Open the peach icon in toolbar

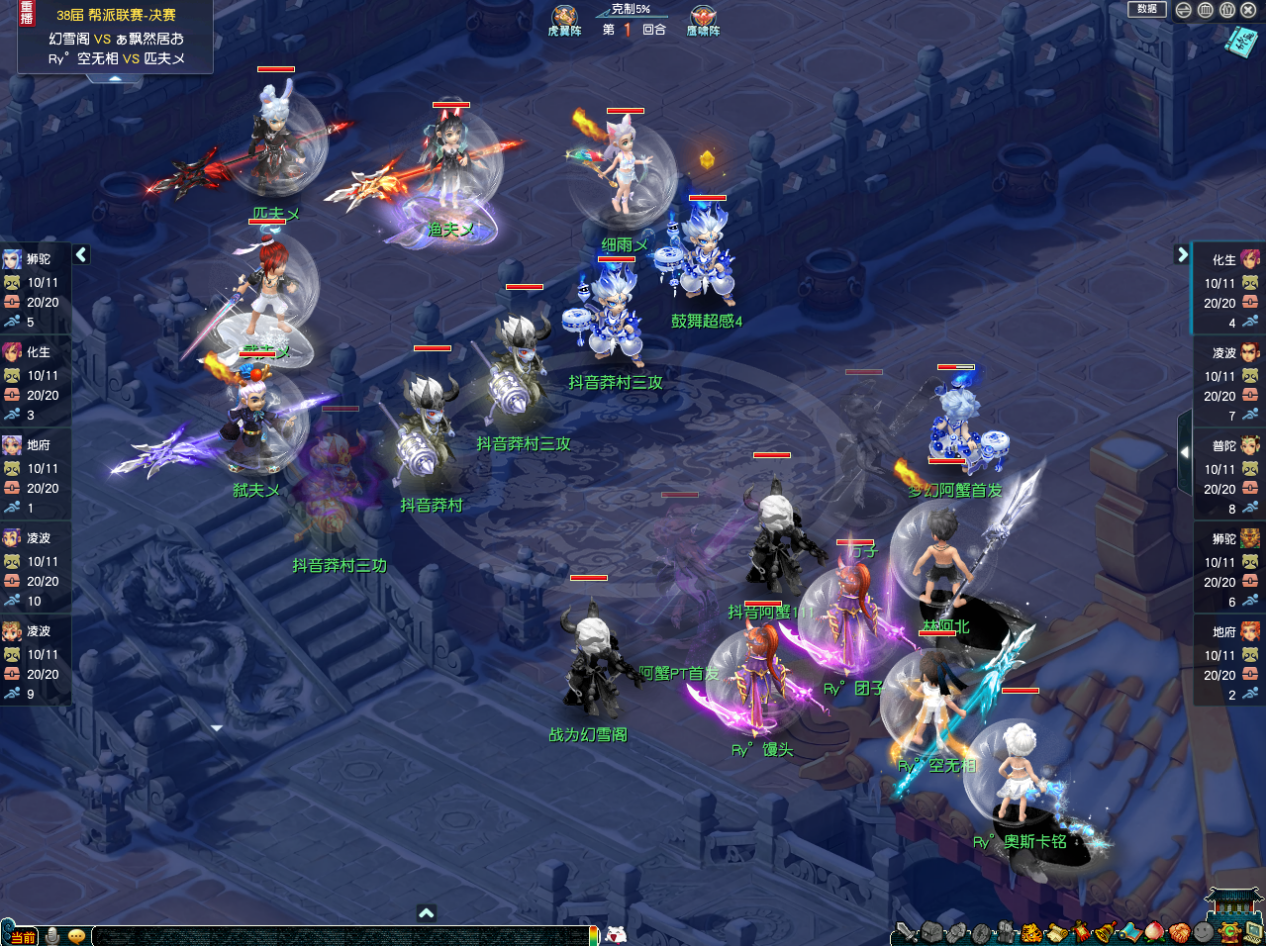coord(1155,934)
